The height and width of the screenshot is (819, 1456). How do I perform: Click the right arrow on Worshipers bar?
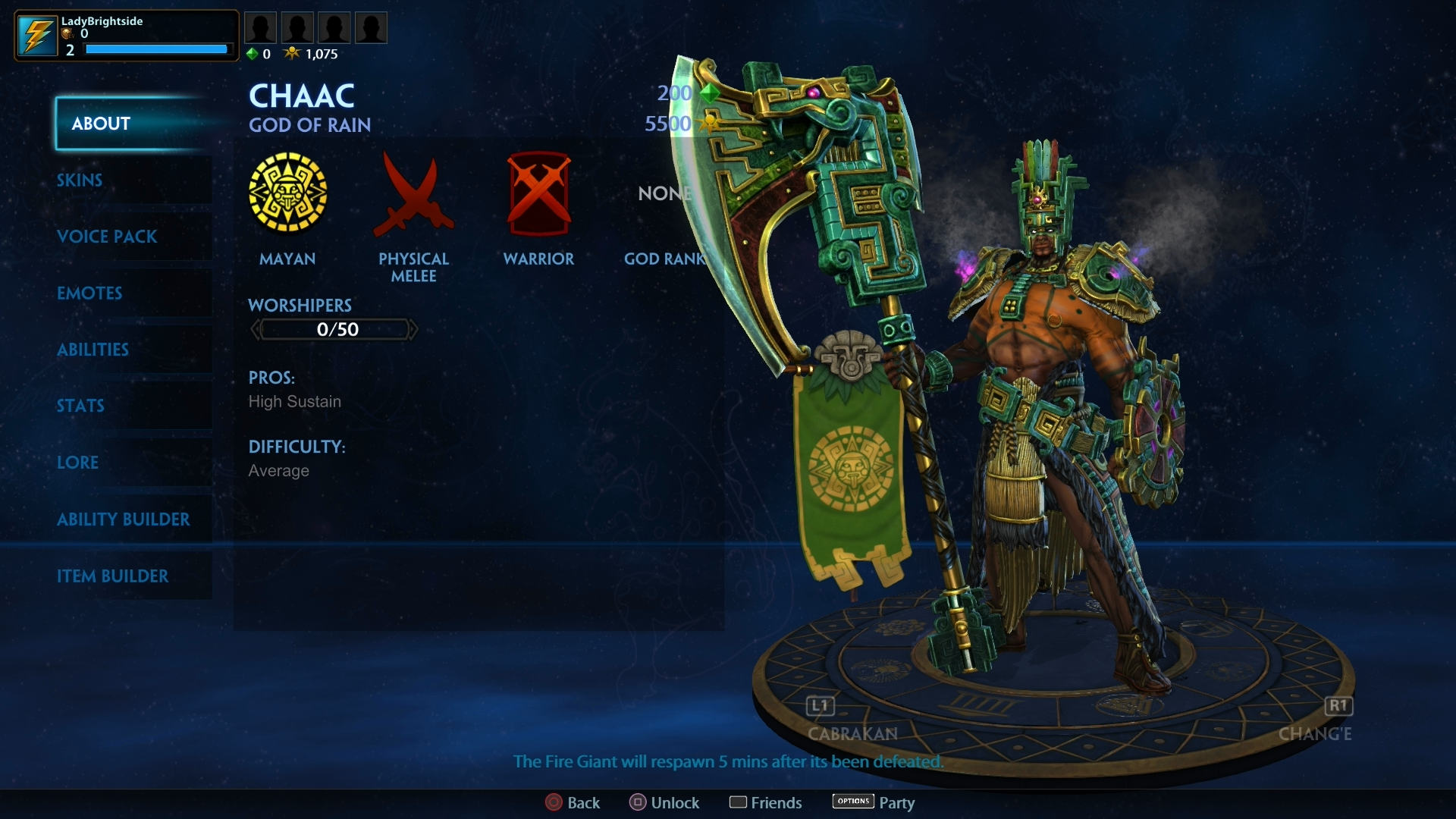(x=413, y=329)
